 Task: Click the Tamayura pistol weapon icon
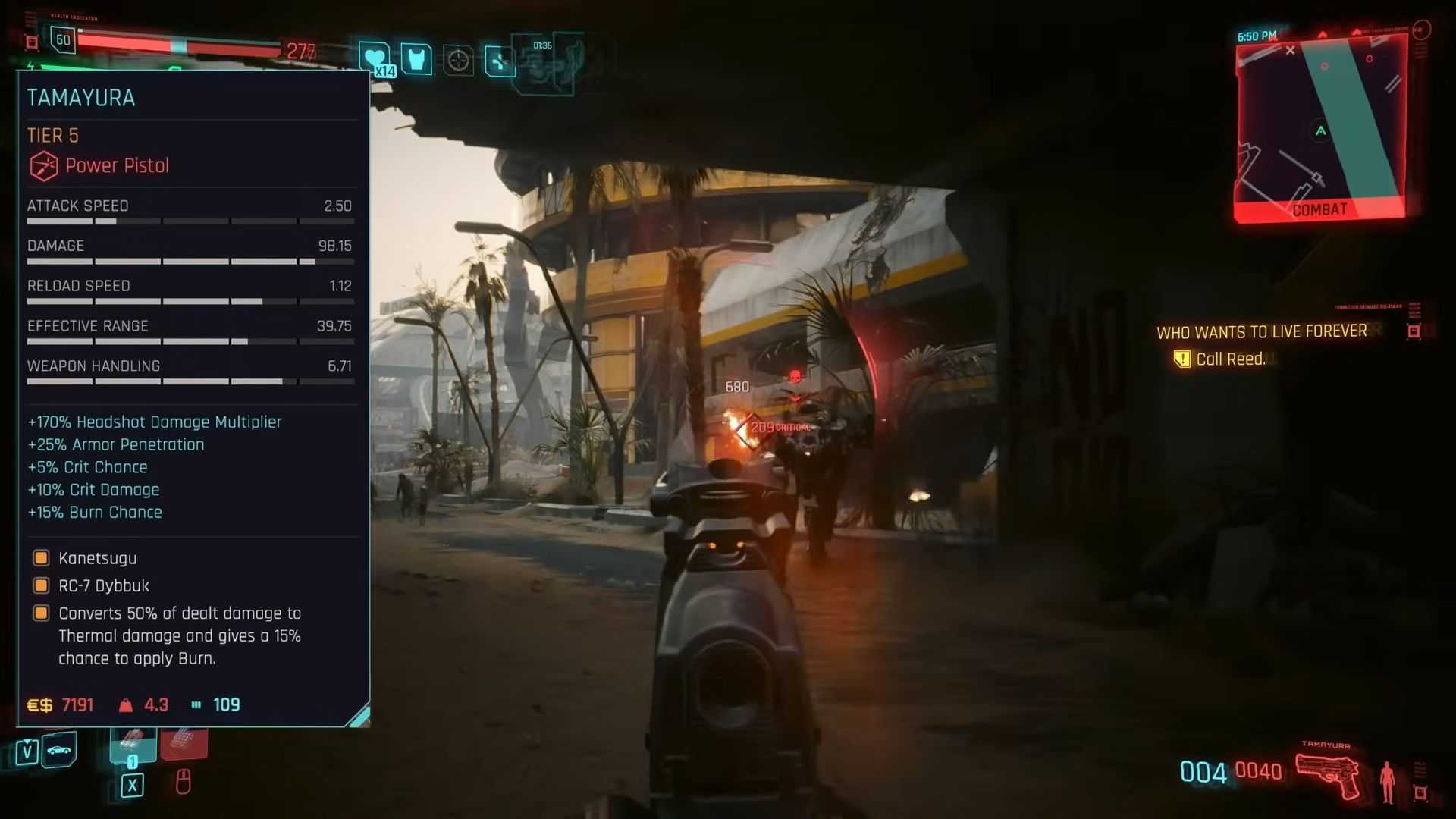pyautogui.click(x=1329, y=775)
